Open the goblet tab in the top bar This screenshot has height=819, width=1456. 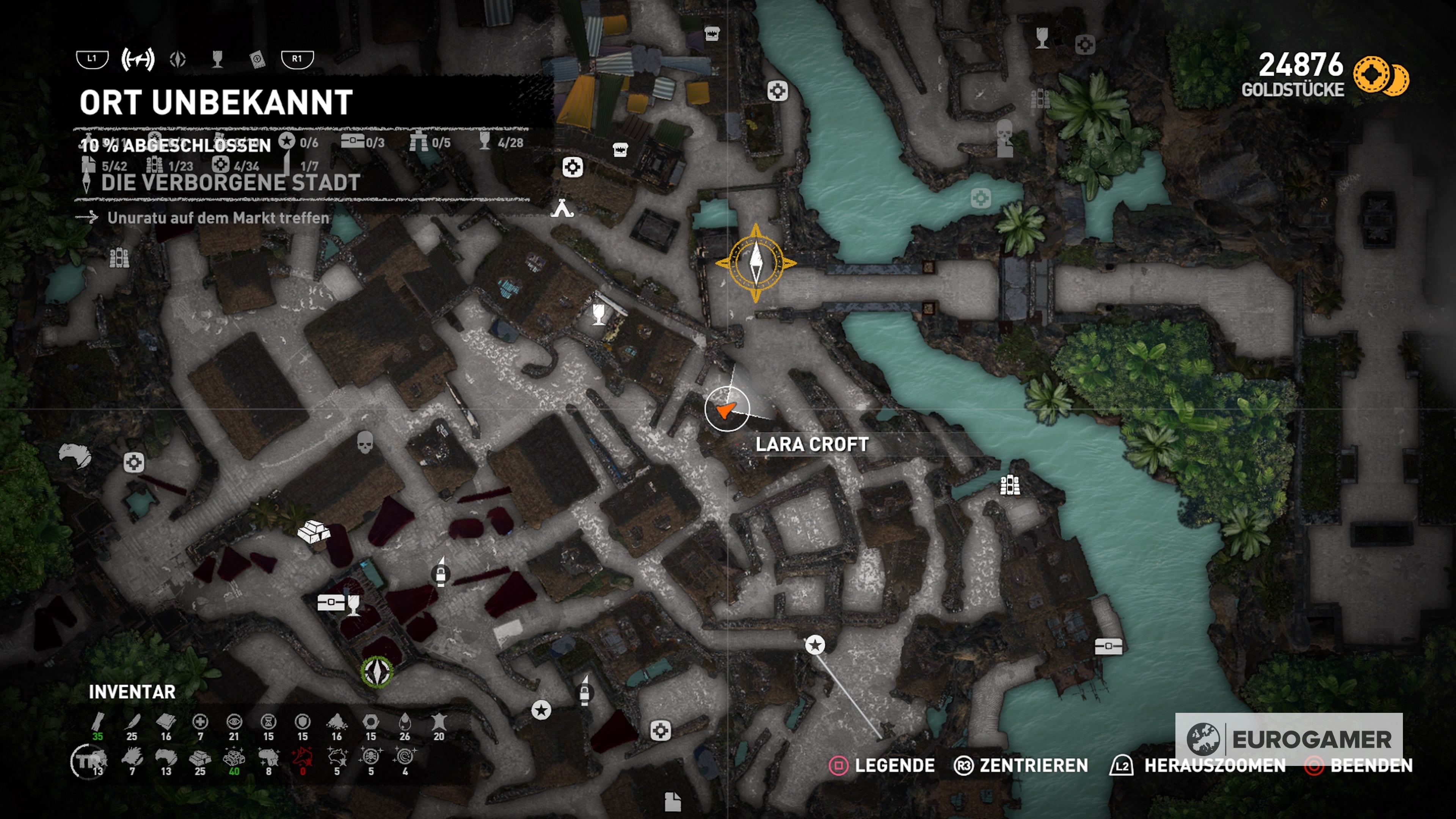(x=217, y=59)
